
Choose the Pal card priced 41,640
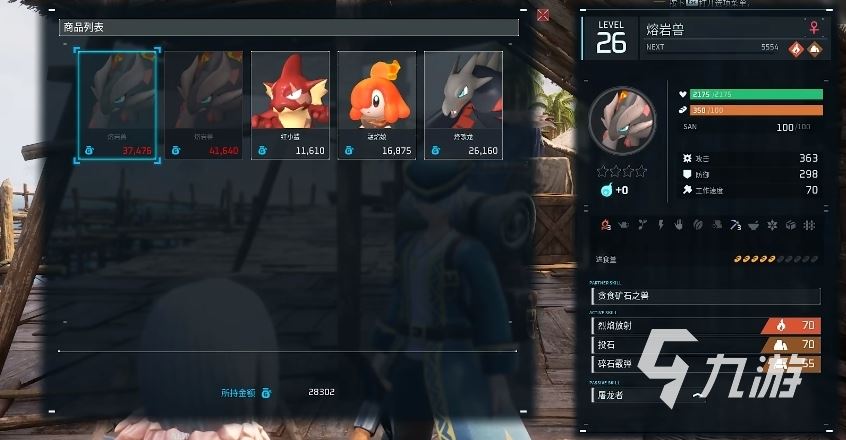pyautogui.click(x=203, y=105)
